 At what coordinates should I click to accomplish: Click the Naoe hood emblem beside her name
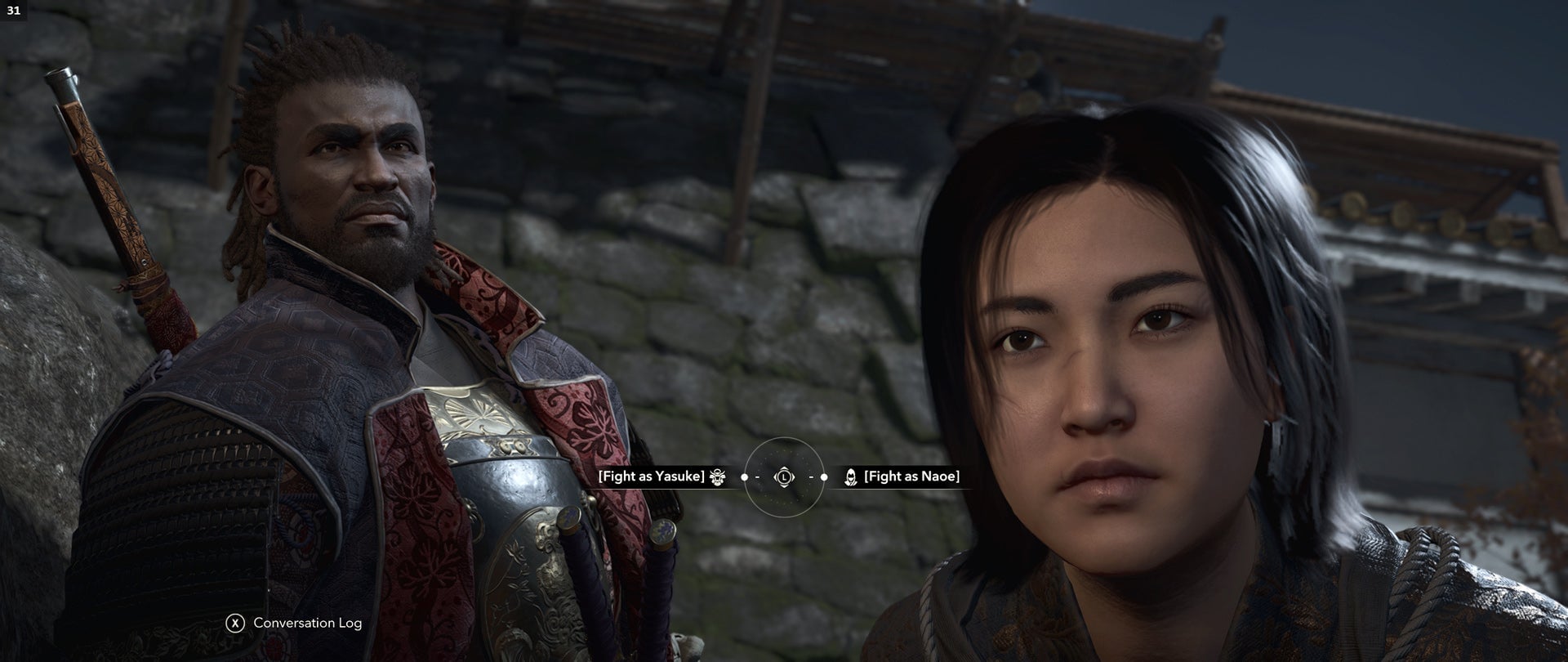pos(851,477)
